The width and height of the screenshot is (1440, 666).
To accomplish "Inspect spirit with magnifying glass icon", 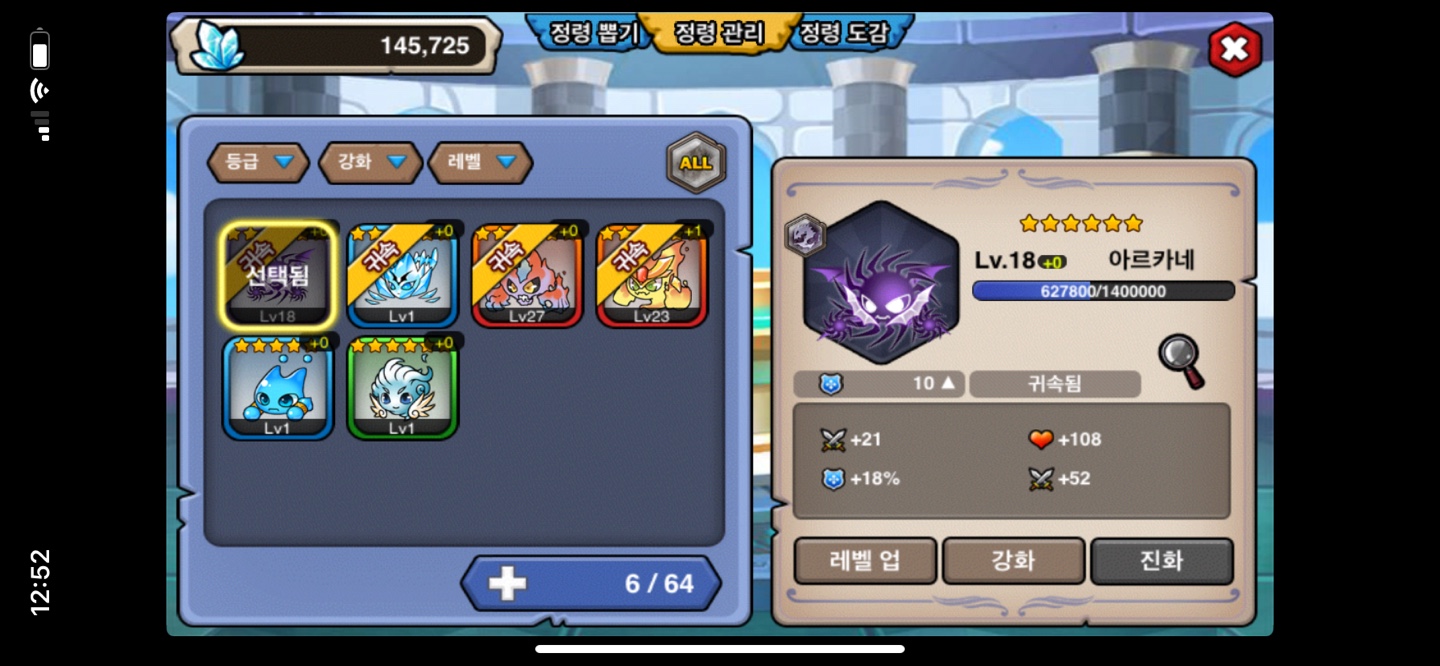I will 1181,360.
